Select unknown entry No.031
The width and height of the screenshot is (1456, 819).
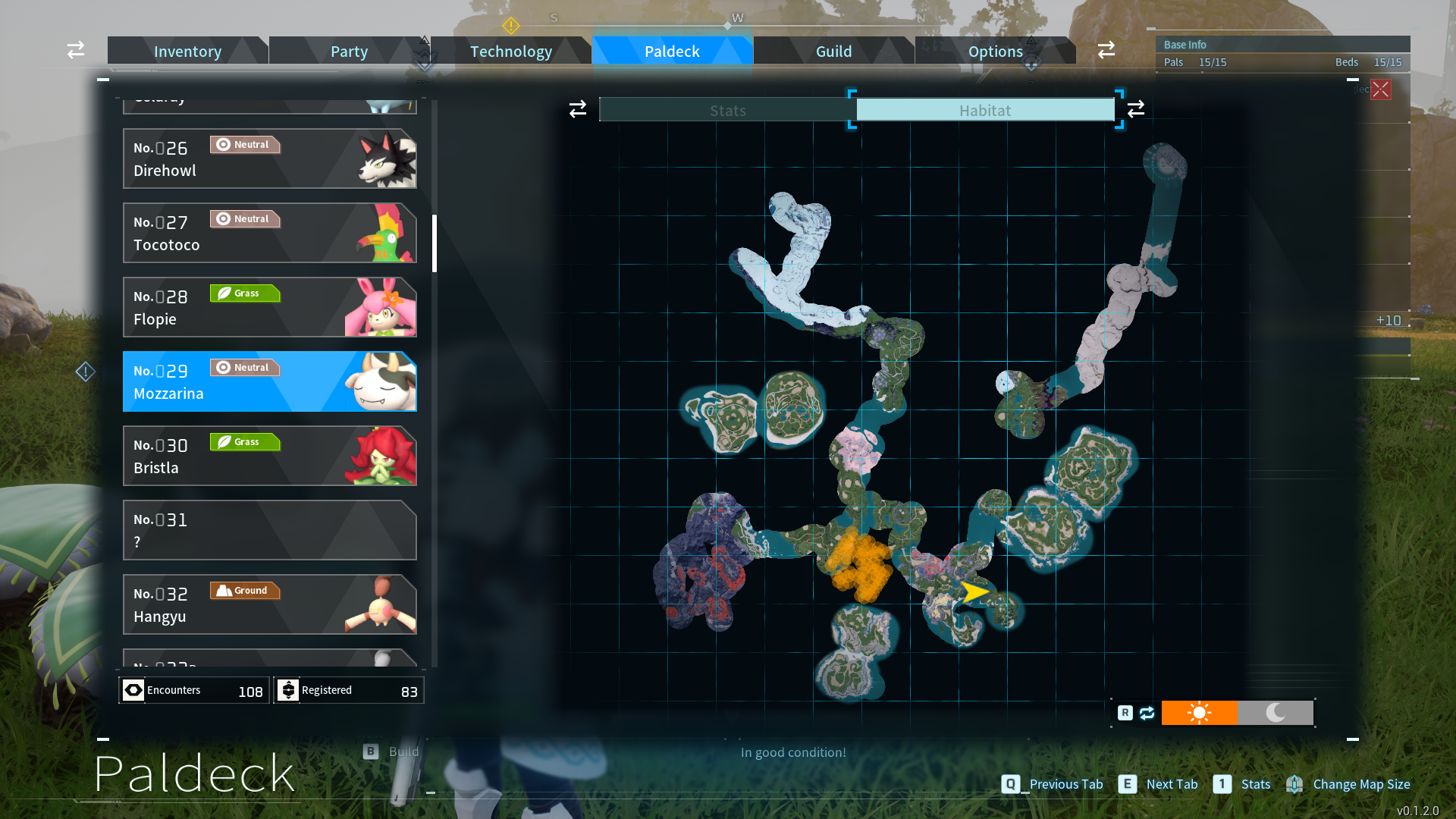click(269, 530)
